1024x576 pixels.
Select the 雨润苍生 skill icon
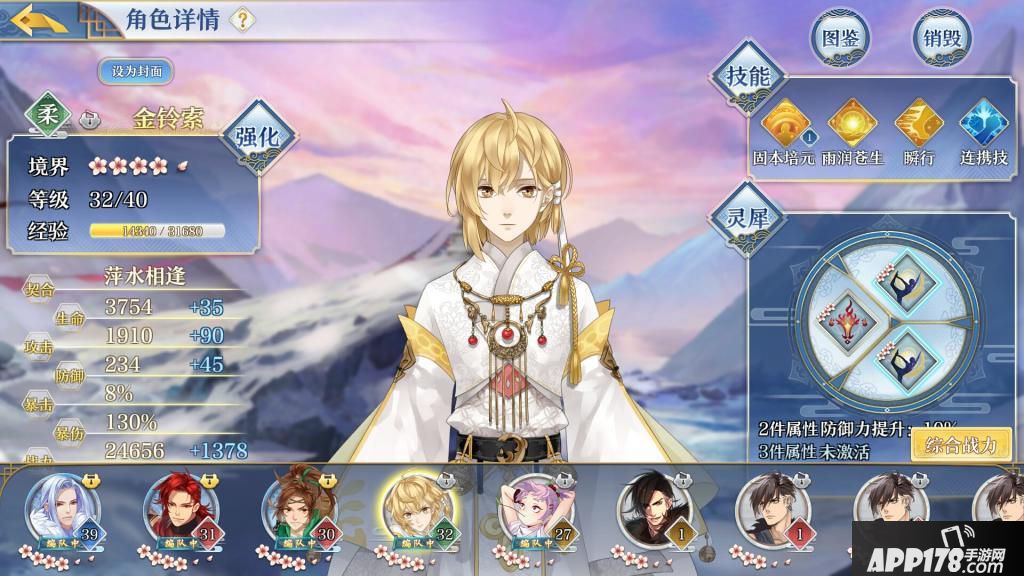(852, 124)
